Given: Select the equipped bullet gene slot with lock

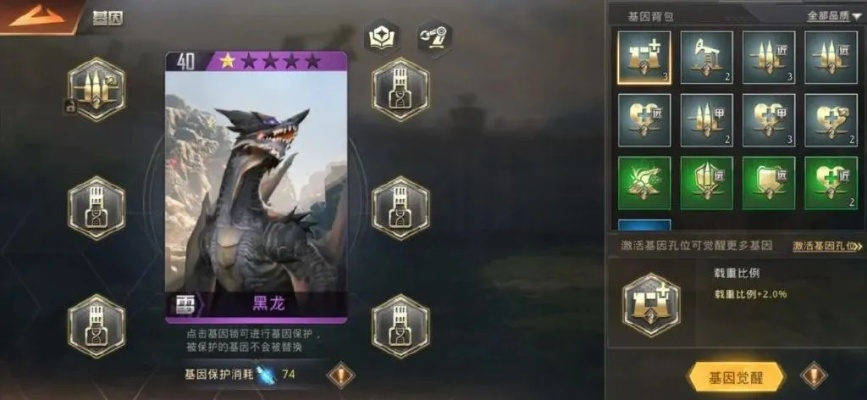Looking at the screenshot, I should (97, 89).
